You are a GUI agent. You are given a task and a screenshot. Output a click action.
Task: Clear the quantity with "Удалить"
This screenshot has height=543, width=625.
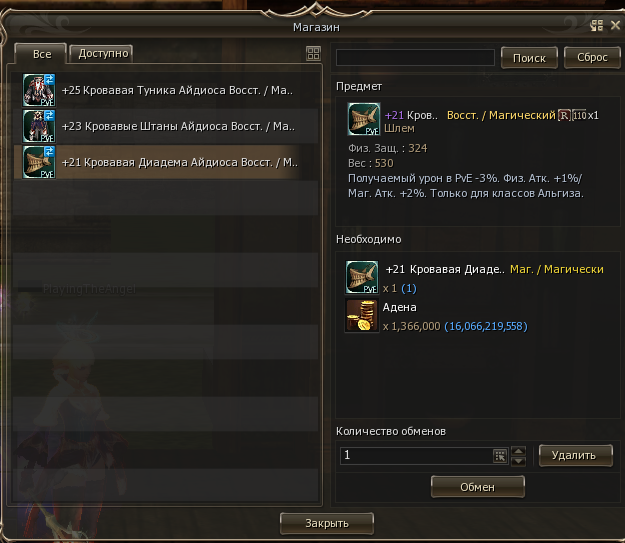click(x=575, y=455)
